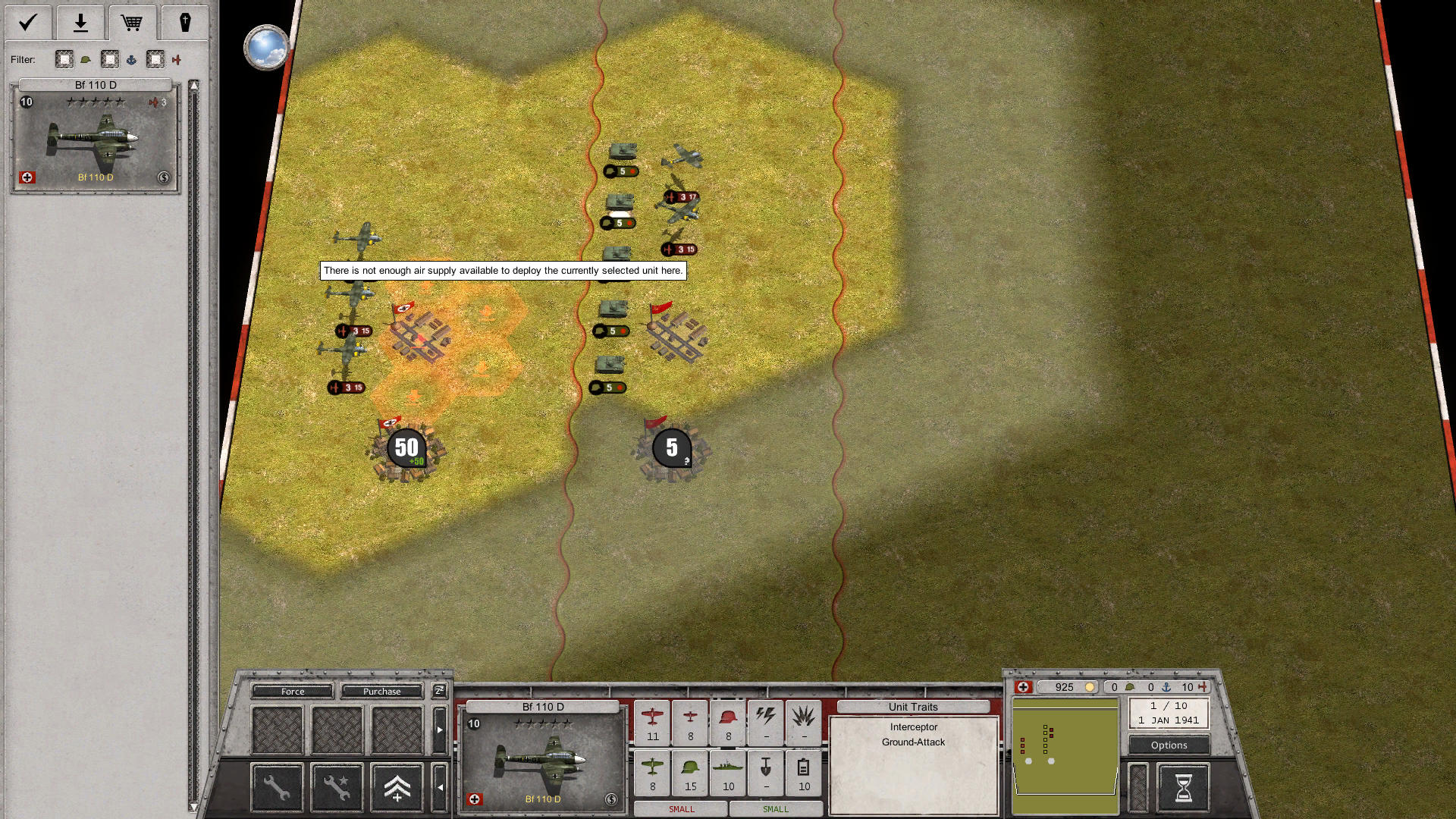Open the unit upgrade chevron icon

pos(397,788)
